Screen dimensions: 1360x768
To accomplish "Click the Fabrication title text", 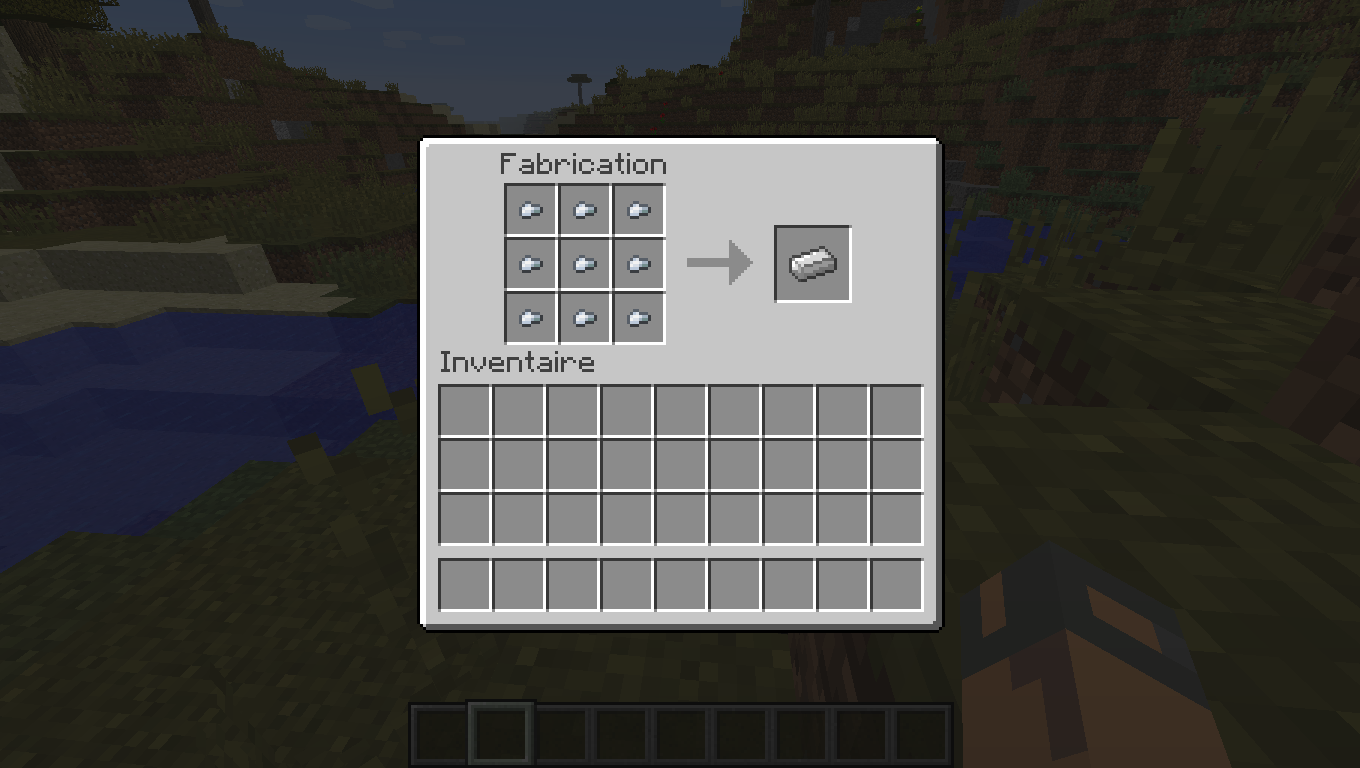I will 583,164.
